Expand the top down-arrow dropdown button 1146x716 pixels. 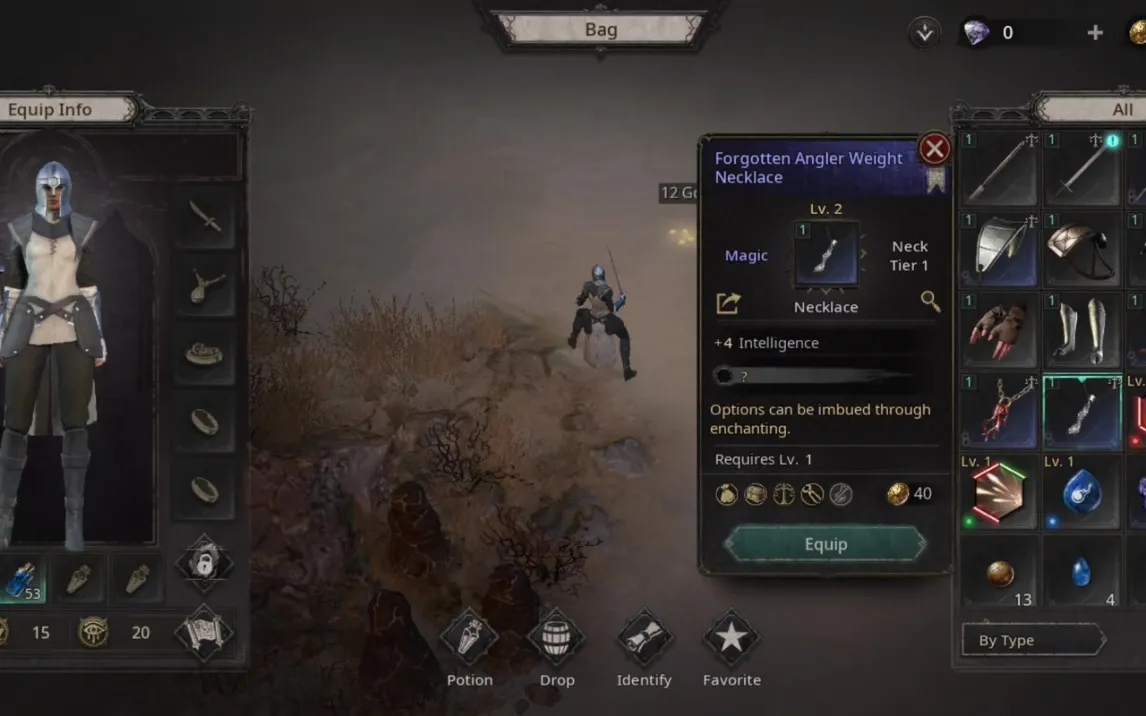coord(925,32)
